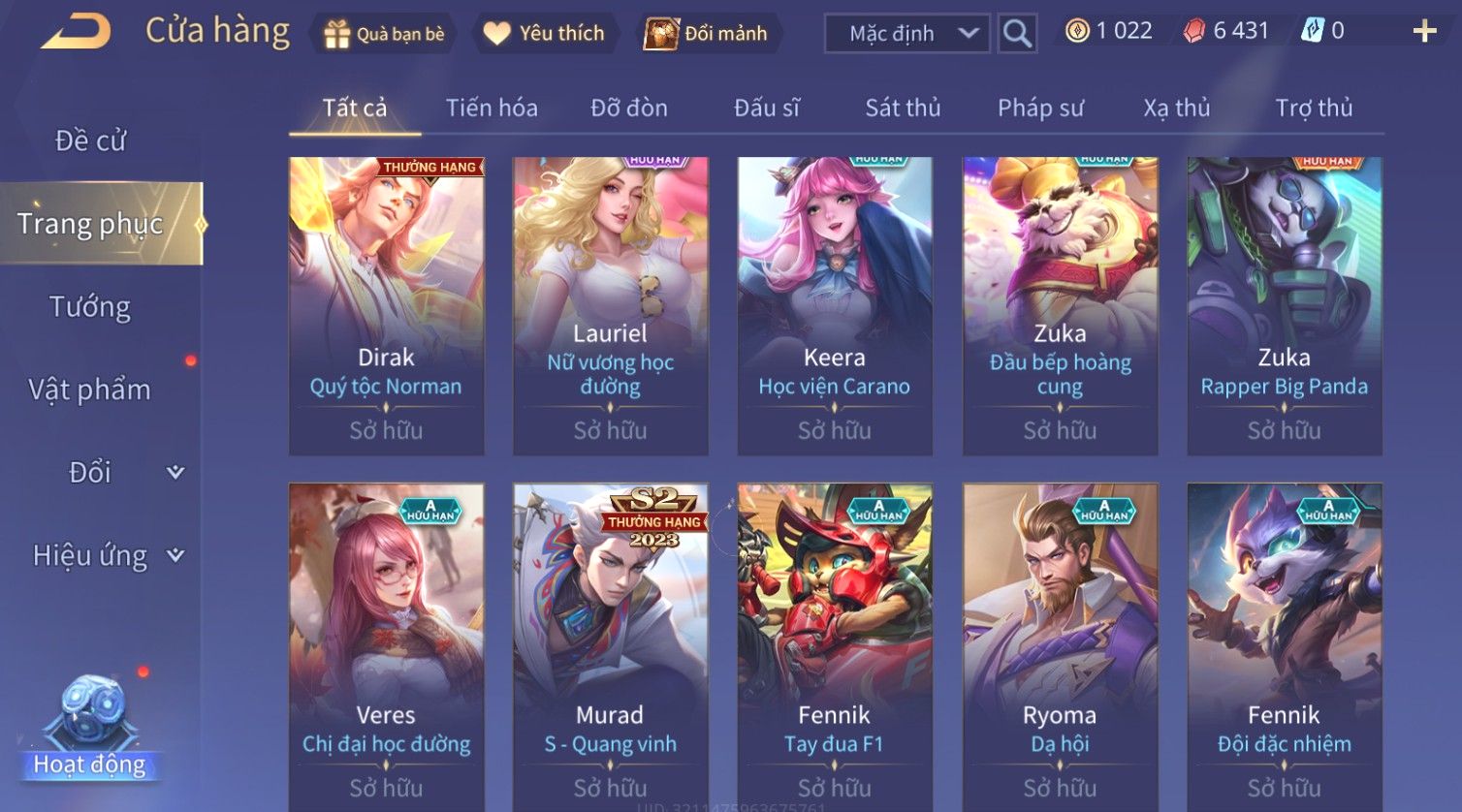Open Đổi mảnh fragment exchange
The image size is (1462, 812).
point(707,34)
